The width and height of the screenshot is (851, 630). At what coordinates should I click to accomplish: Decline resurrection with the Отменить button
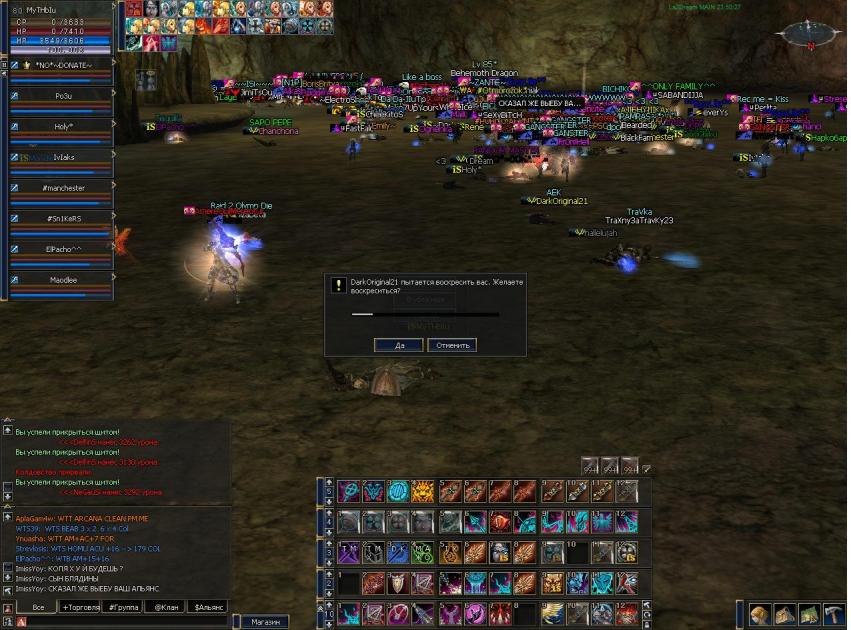[451, 345]
